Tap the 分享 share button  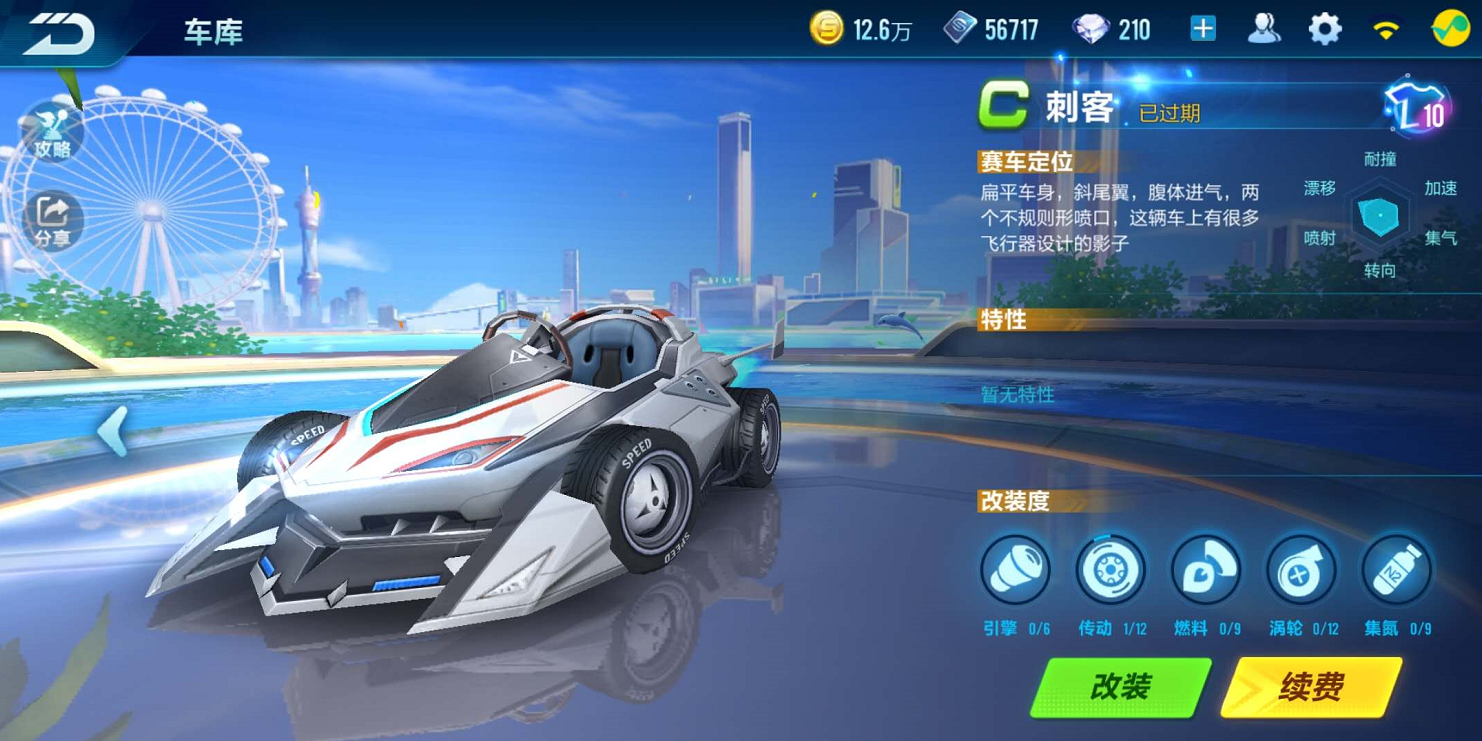tap(52, 221)
